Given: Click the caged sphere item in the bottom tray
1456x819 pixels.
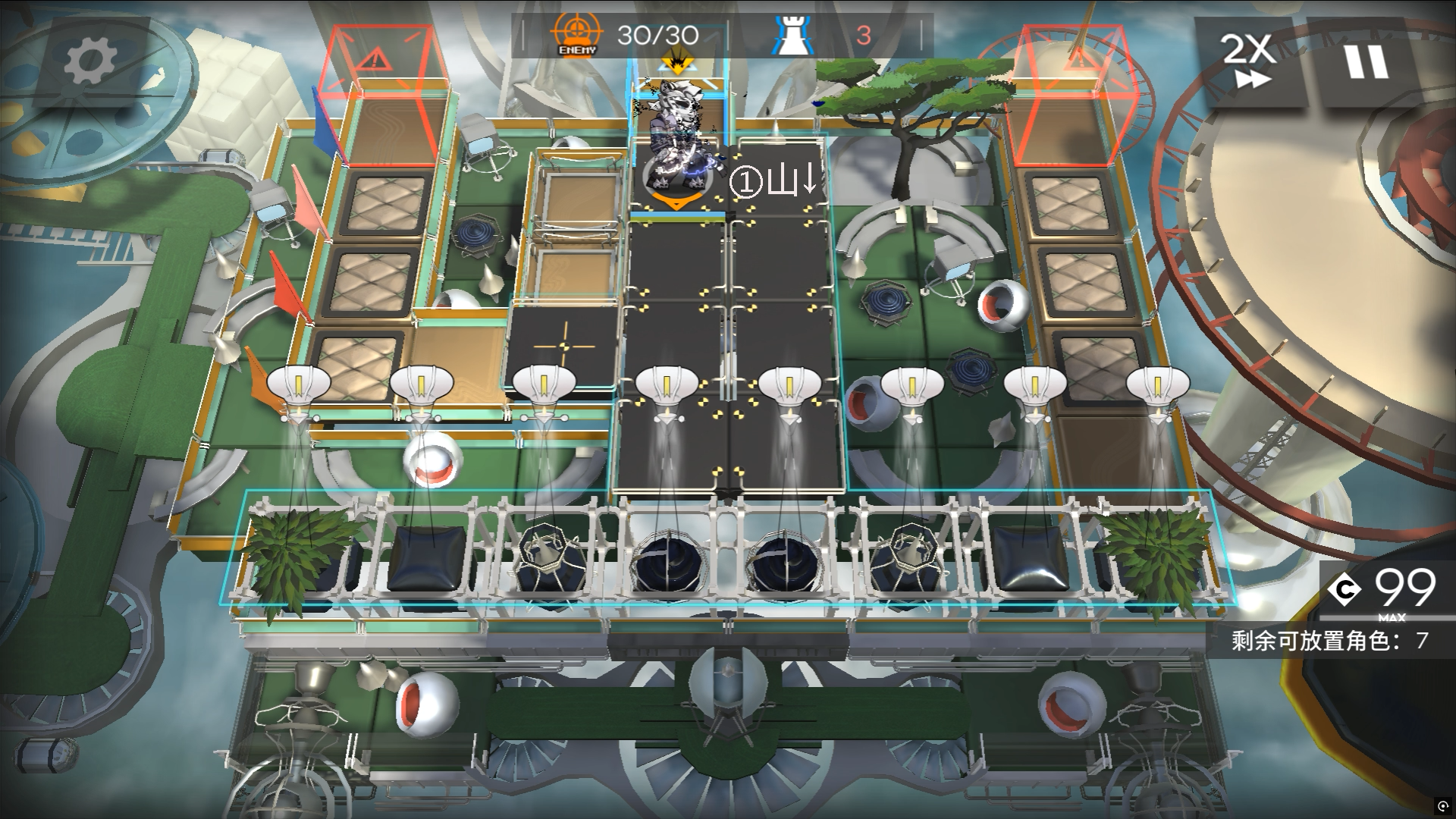Looking at the screenshot, I should tap(550, 557).
